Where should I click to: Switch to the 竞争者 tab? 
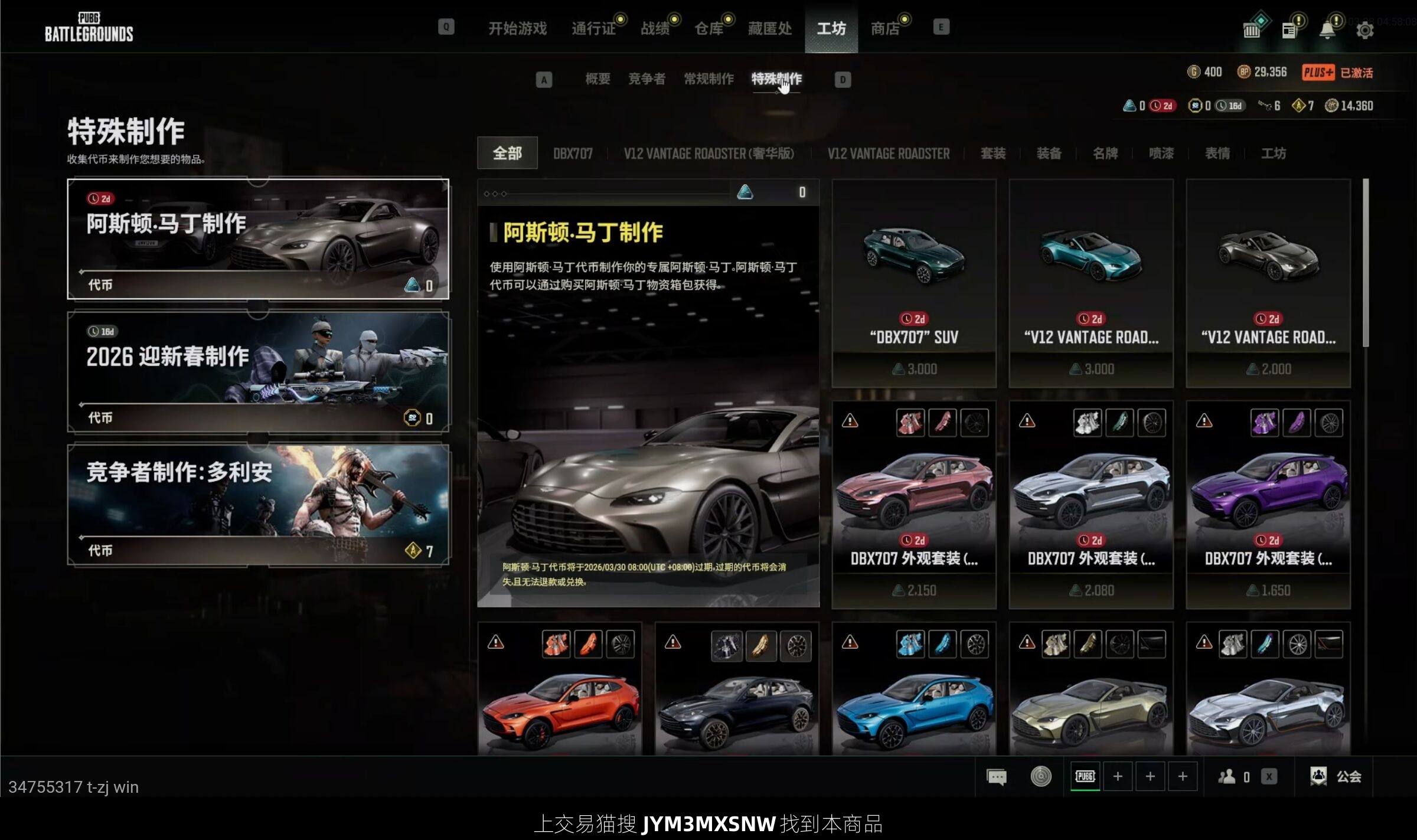point(647,79)
